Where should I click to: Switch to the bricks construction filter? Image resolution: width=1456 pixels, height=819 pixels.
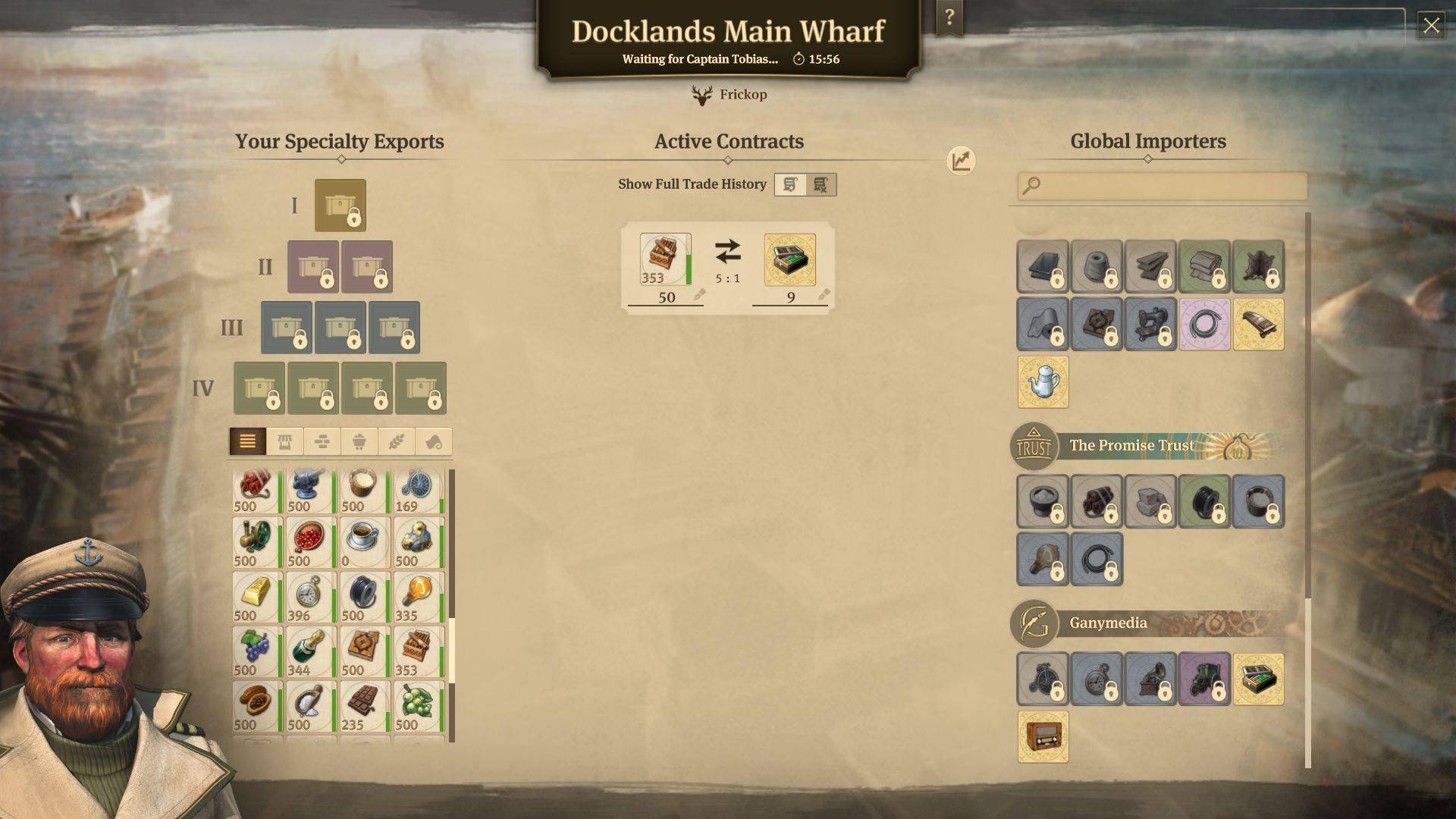click(322, 441)
